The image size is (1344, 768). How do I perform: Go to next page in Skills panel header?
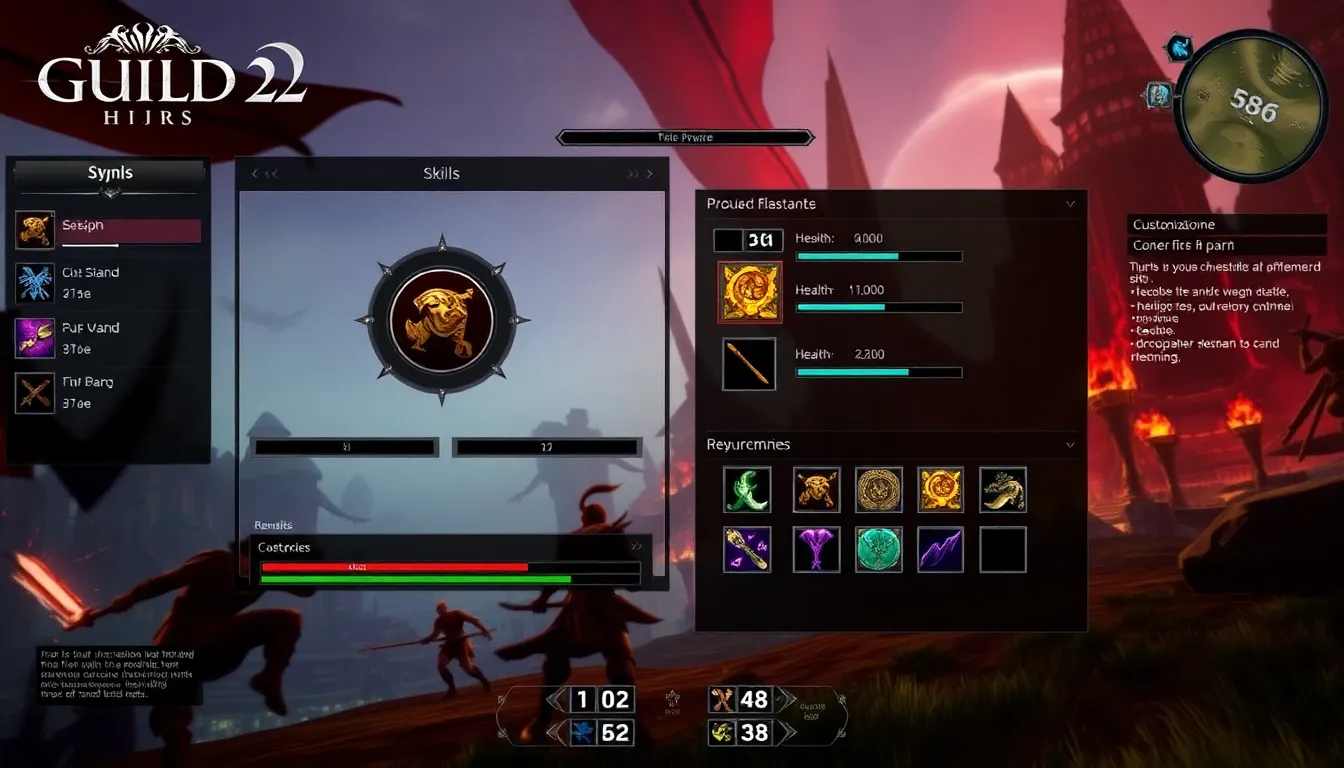click(x=640, y=174)
